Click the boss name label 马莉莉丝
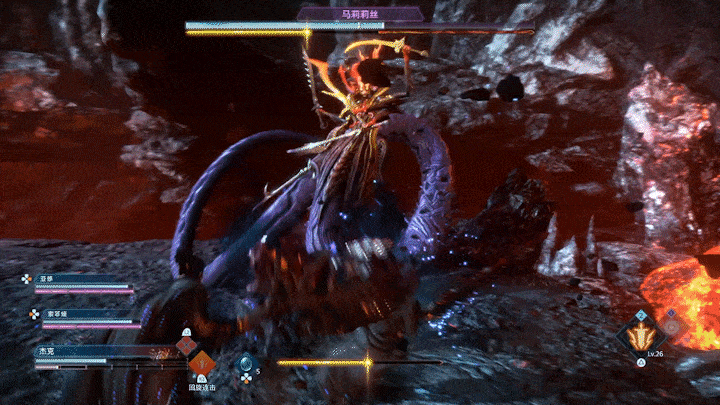This screenshot has width=720, height=405. click(x=359, y=14)
